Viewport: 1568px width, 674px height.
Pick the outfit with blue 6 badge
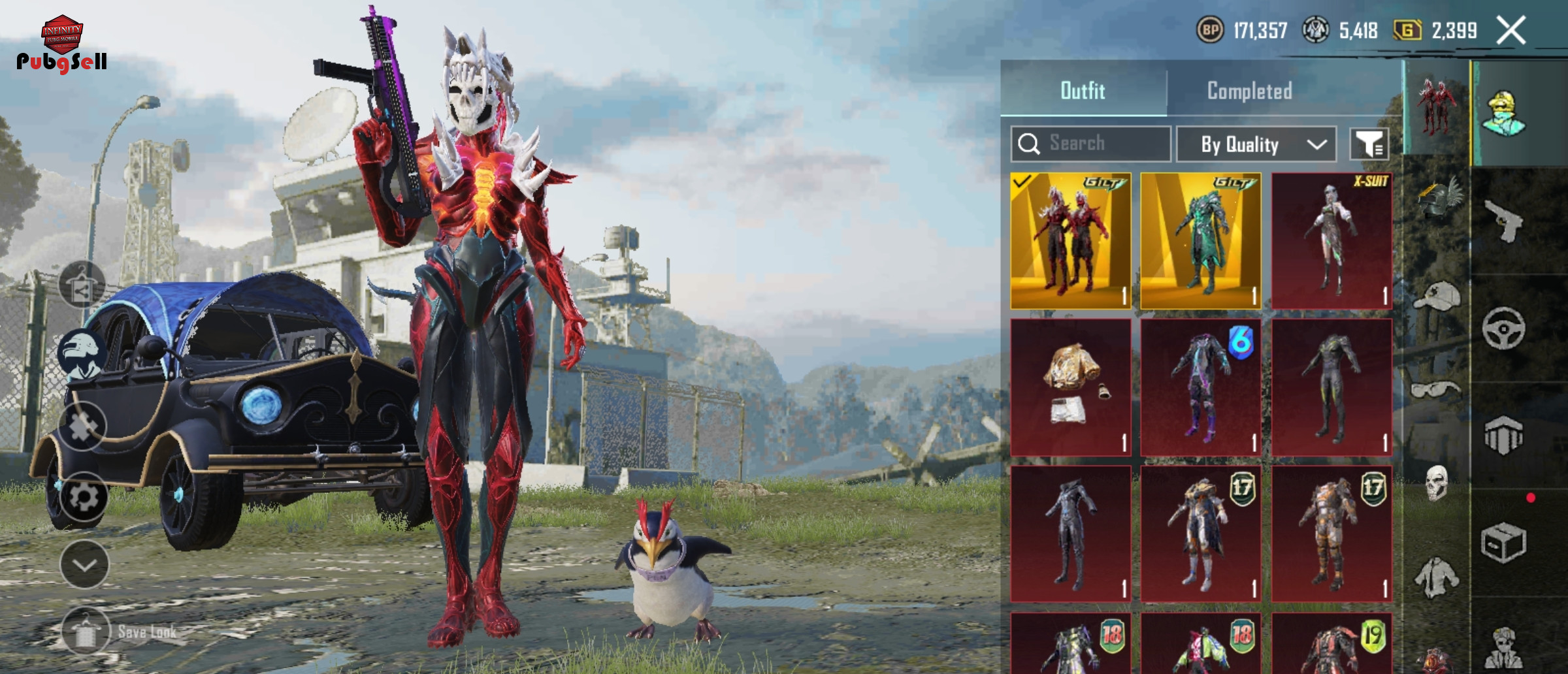coord(1200,387)
